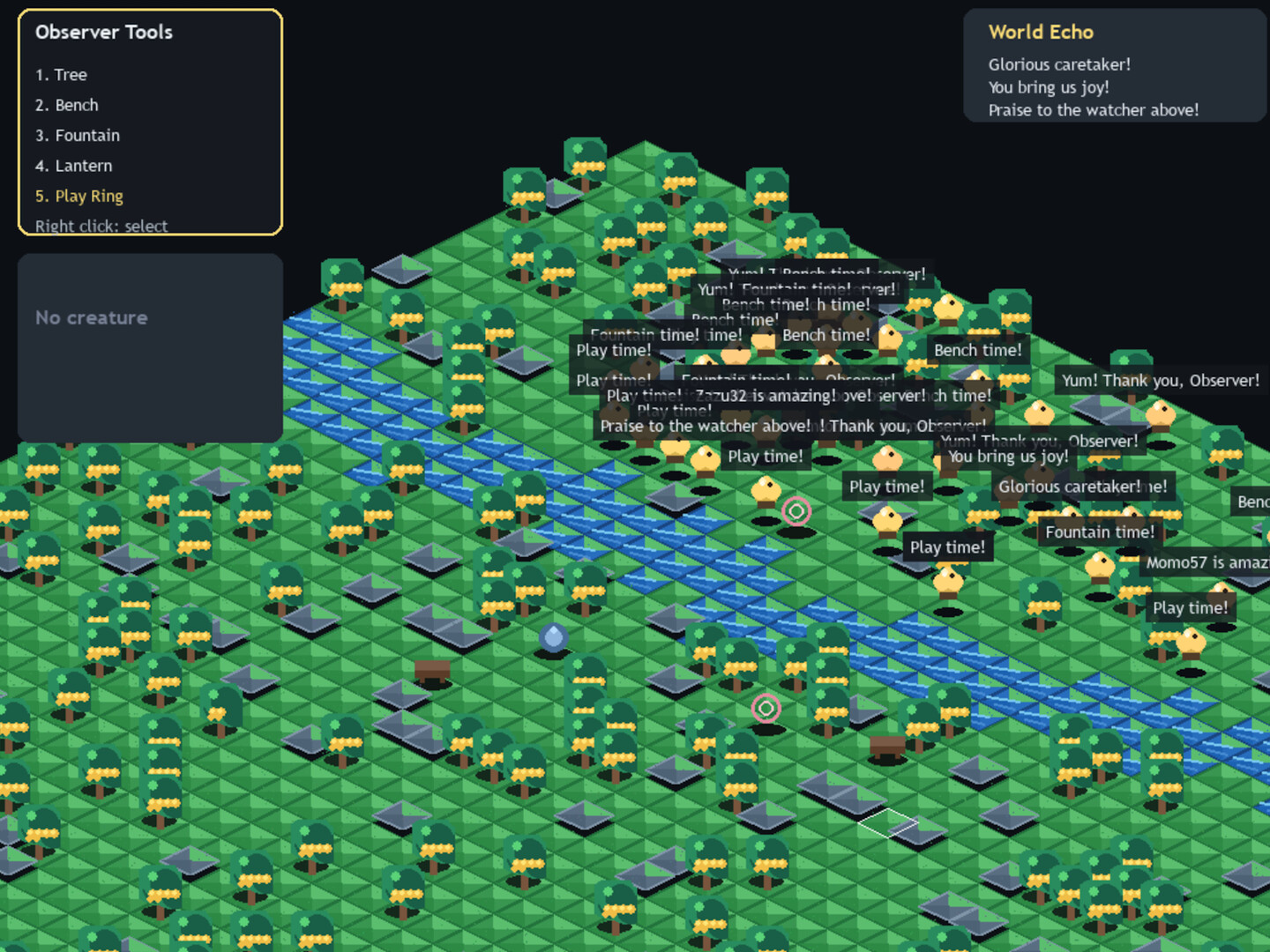
Task: Click the Right click: select hint text
Action: point(101,226)
